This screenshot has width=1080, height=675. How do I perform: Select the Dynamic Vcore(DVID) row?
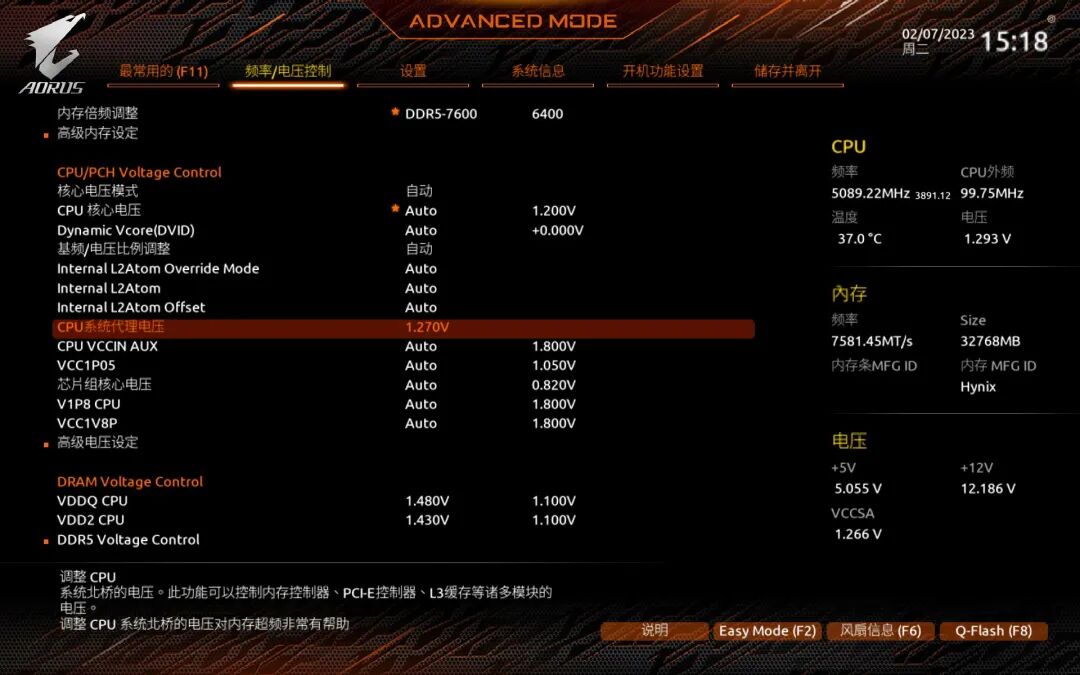pos(125,230)
